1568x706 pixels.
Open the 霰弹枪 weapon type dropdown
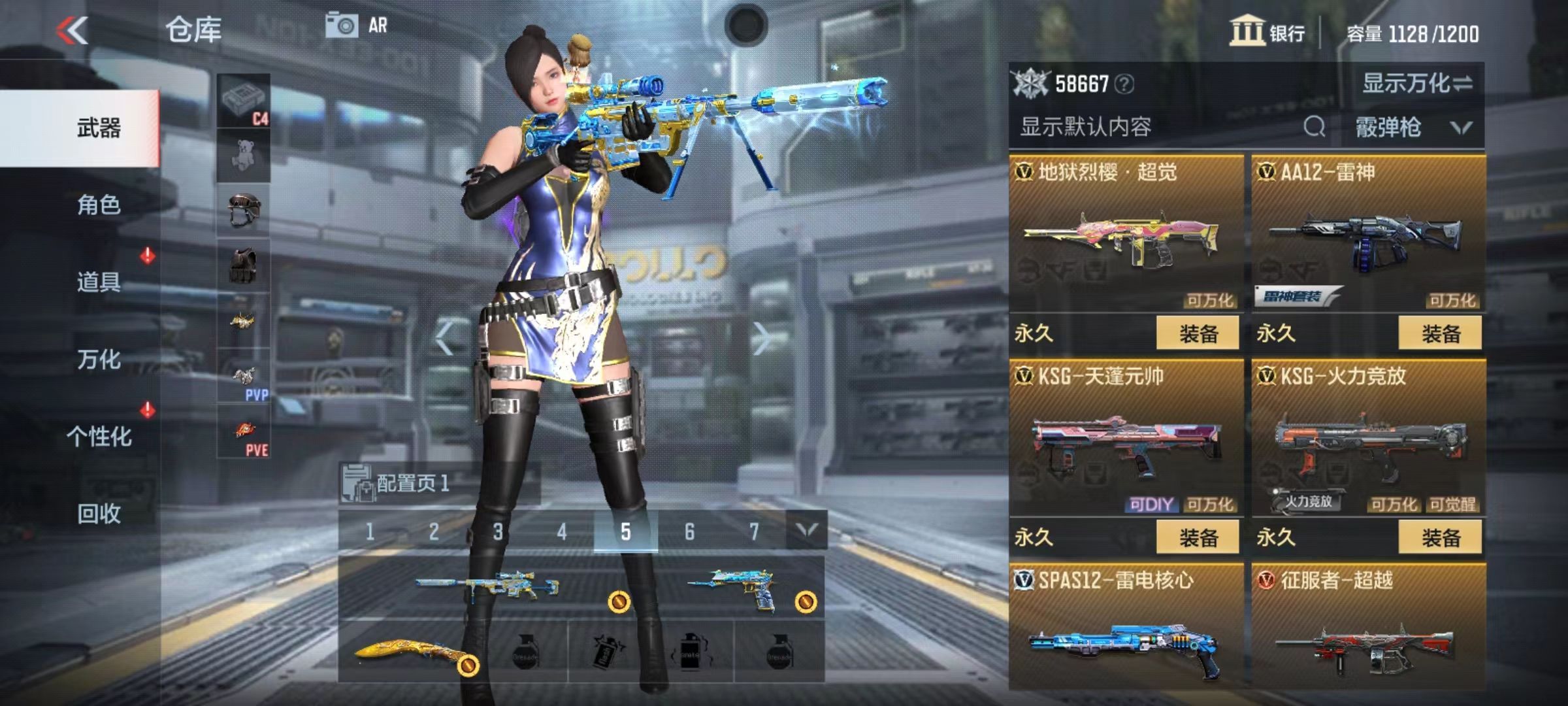click(1413, 127)
